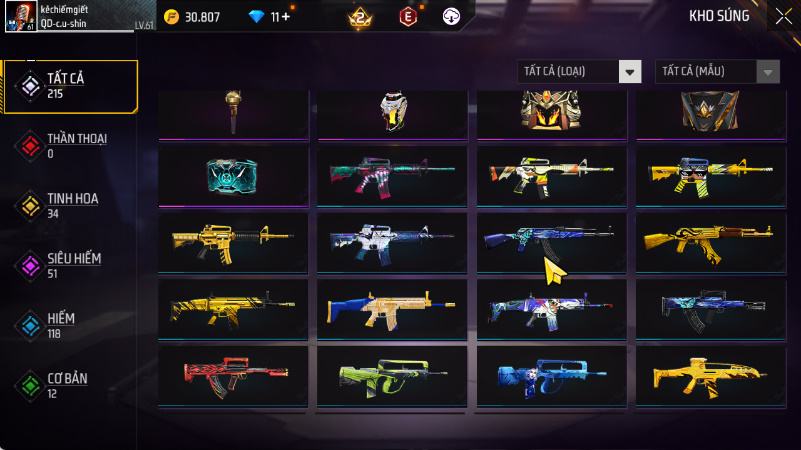Open the player profile avatar
801x450 pixels.
pyautogui.click(x=27, y=17)
